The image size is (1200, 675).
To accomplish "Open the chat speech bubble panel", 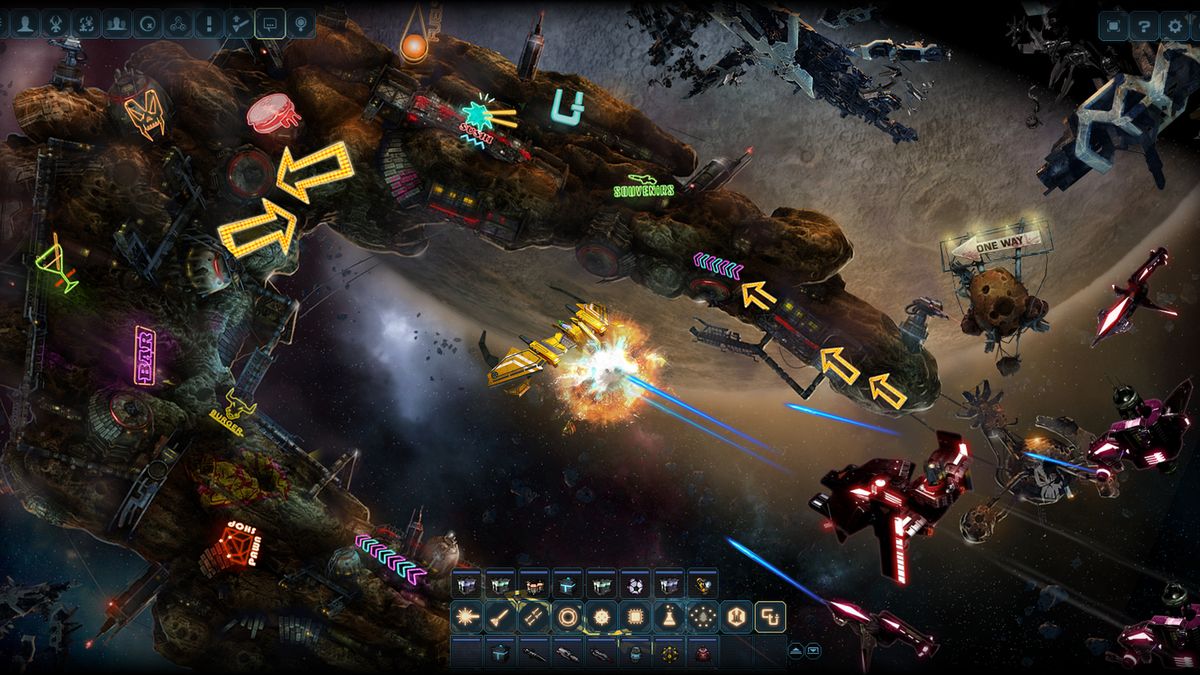I will (268, 23).
